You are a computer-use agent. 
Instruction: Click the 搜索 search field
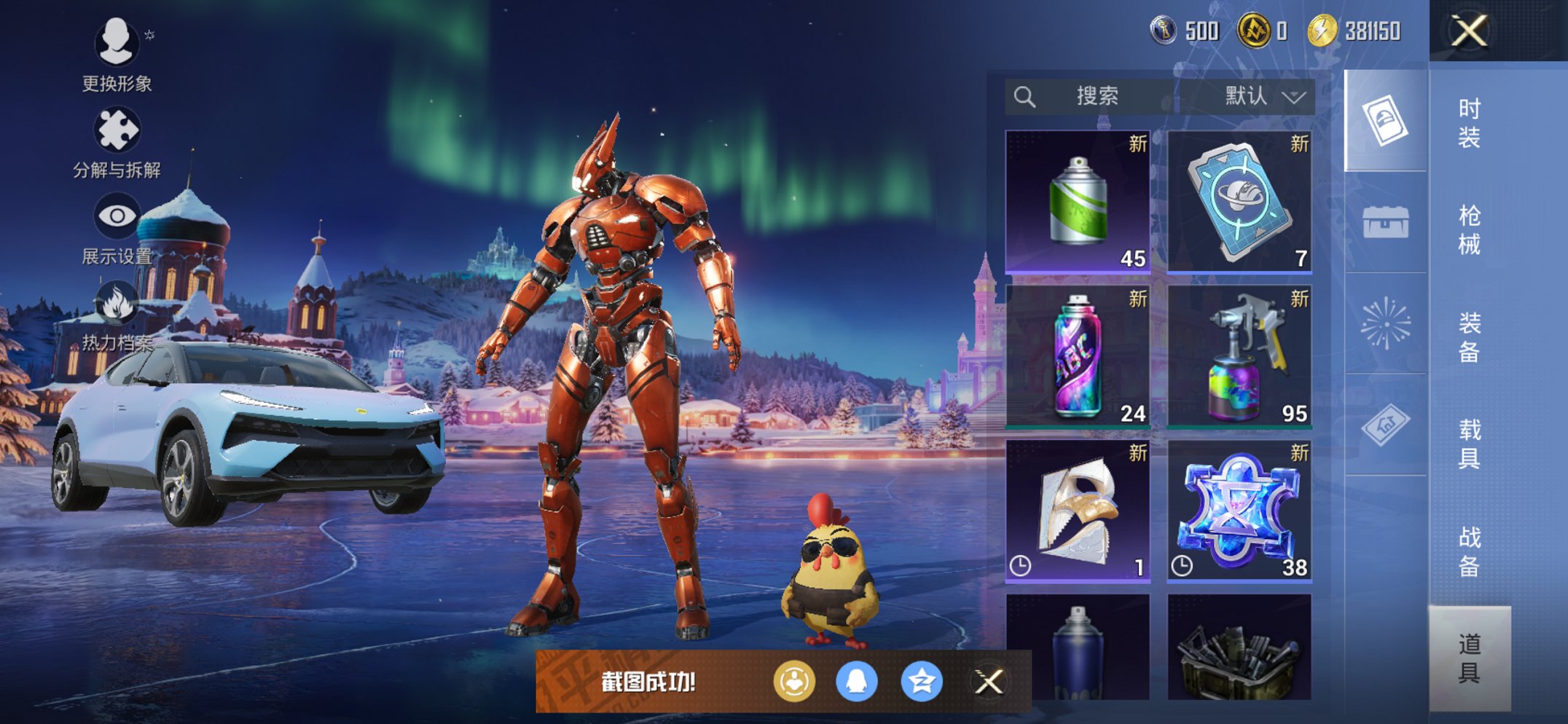pos(1093,96)
